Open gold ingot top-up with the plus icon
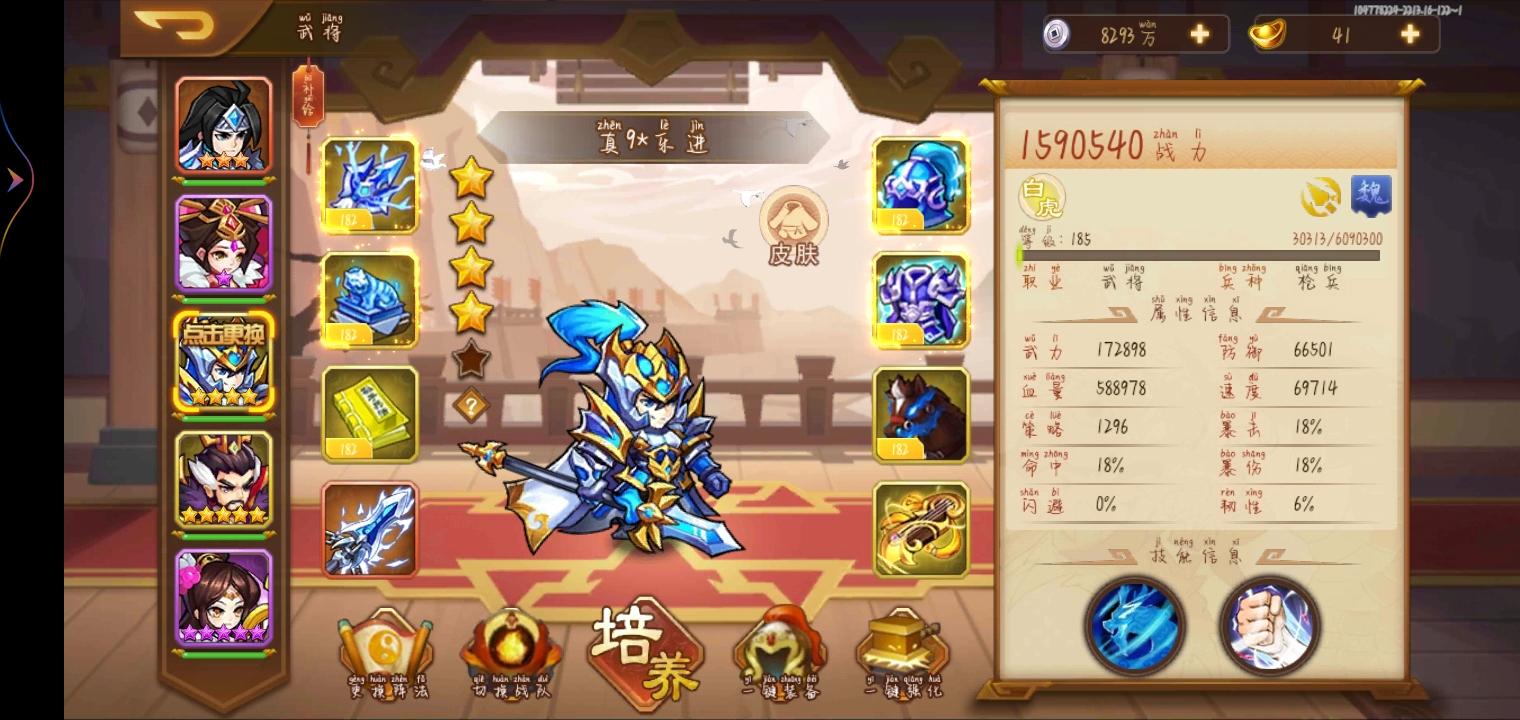 (1408, 33)
